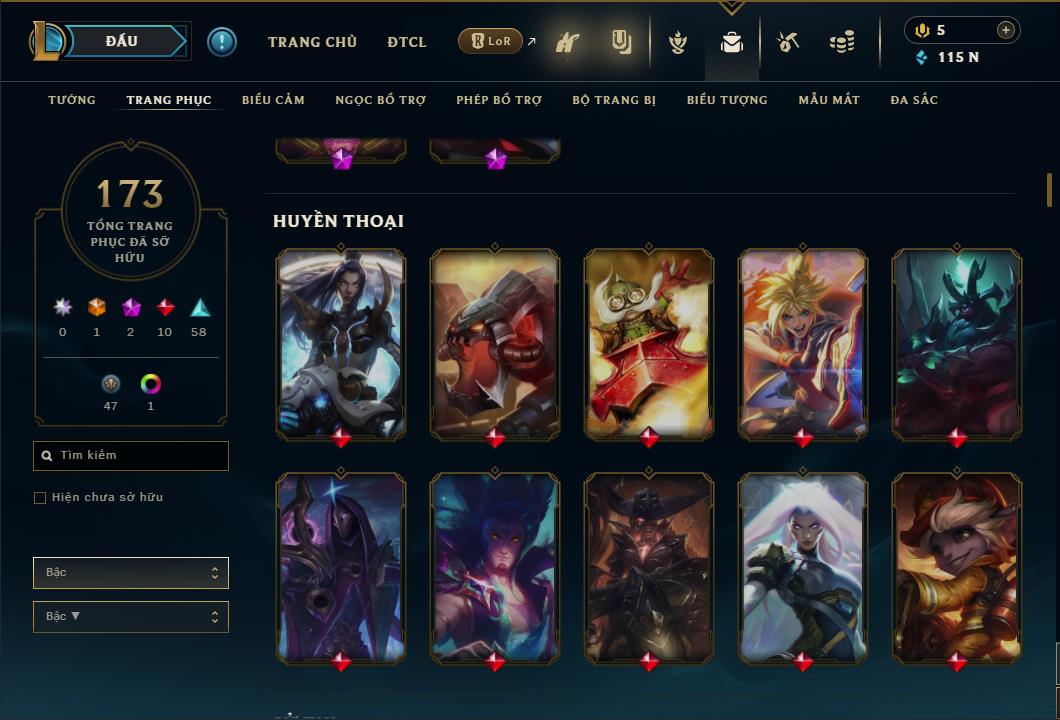Open the first Bậc dropdown
The image size is (1060, 720).
click(131, 573)
